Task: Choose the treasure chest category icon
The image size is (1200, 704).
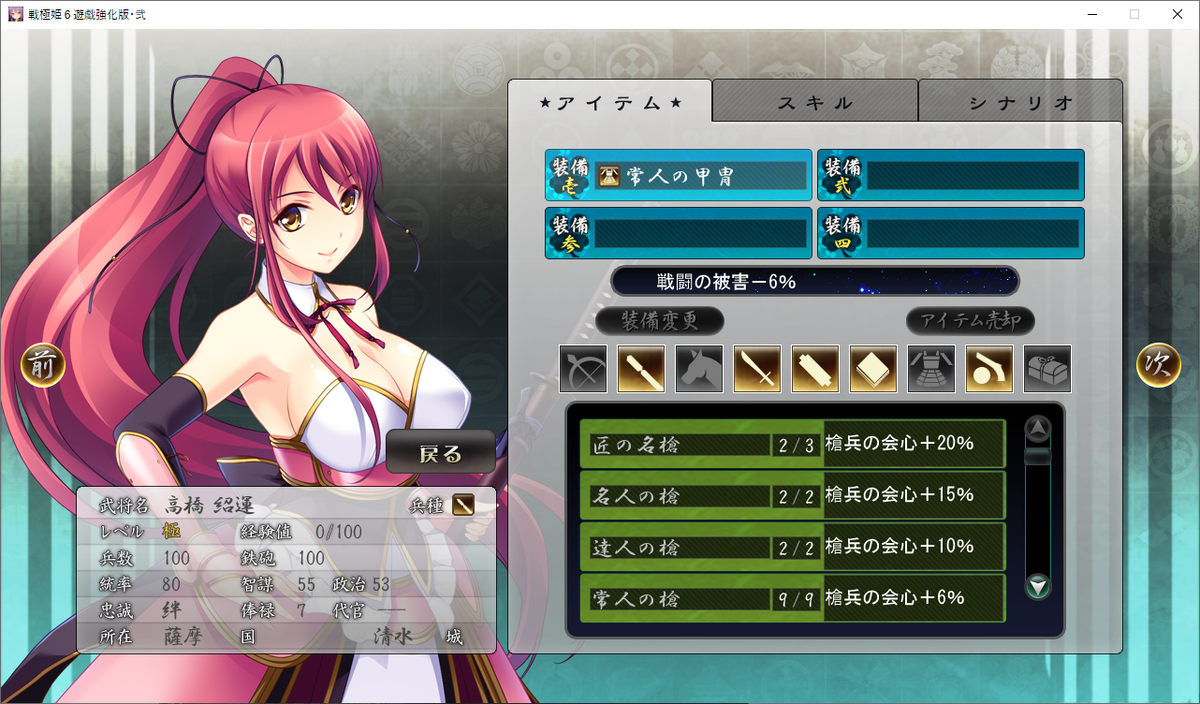Action: point(1048,369)
